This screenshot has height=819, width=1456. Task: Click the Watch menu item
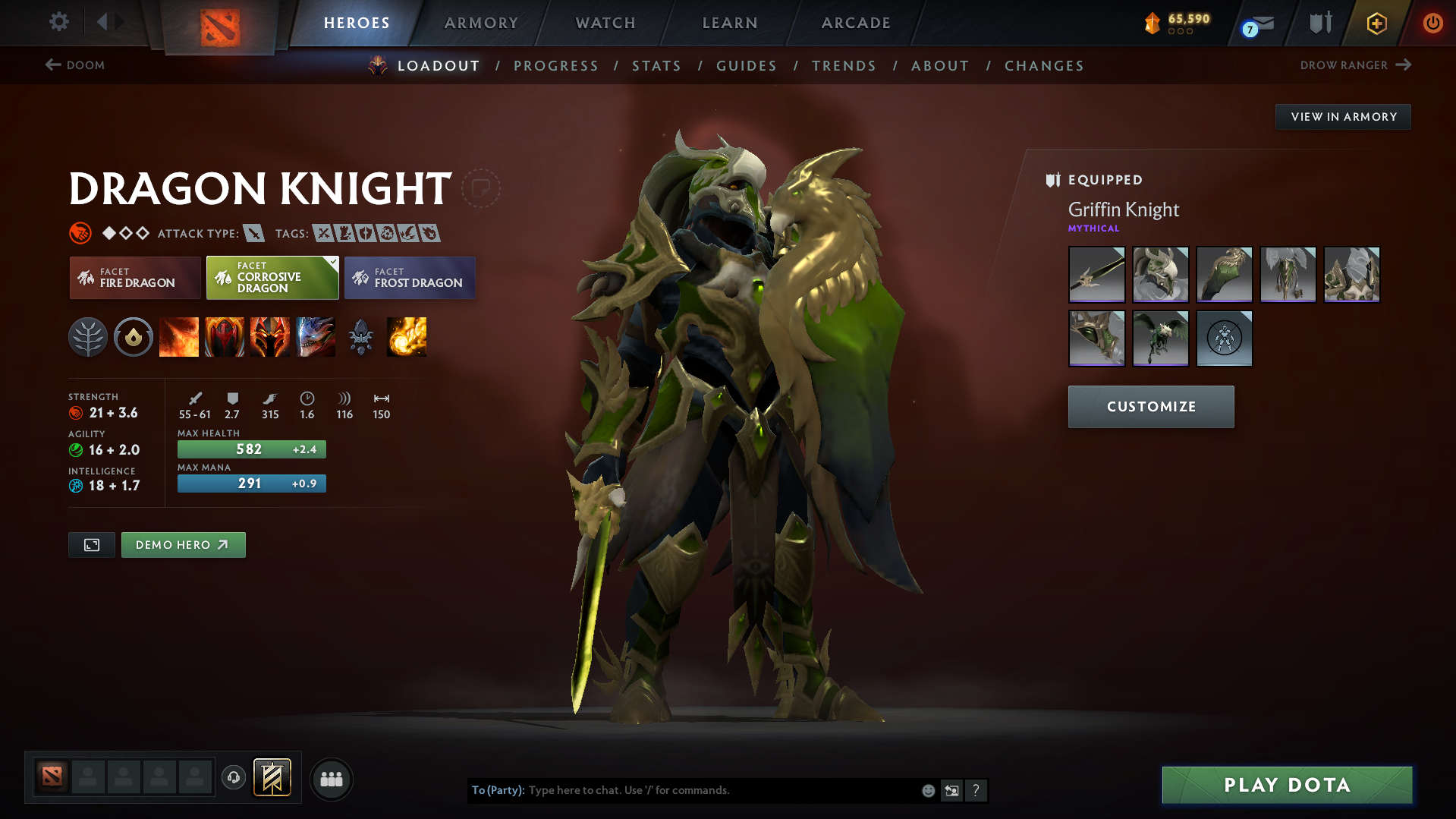605,23
